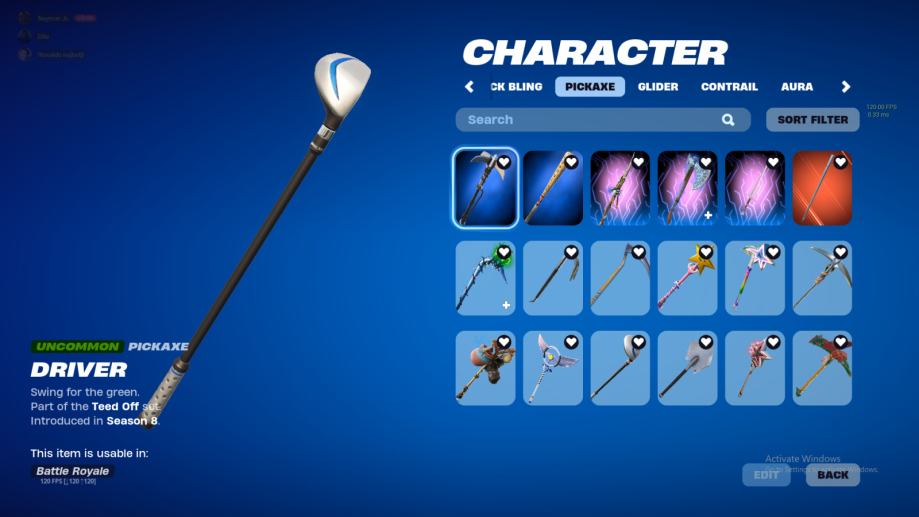This screenshot has height=517, width=919.
Task: Click the Pickaxe tab
Action: 590,87
